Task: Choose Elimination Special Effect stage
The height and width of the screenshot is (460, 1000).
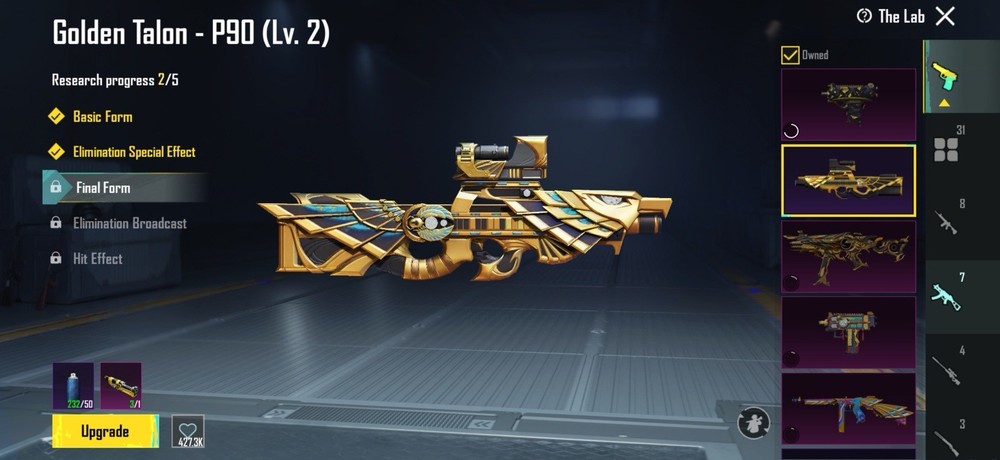Action: tap(134, 152)
